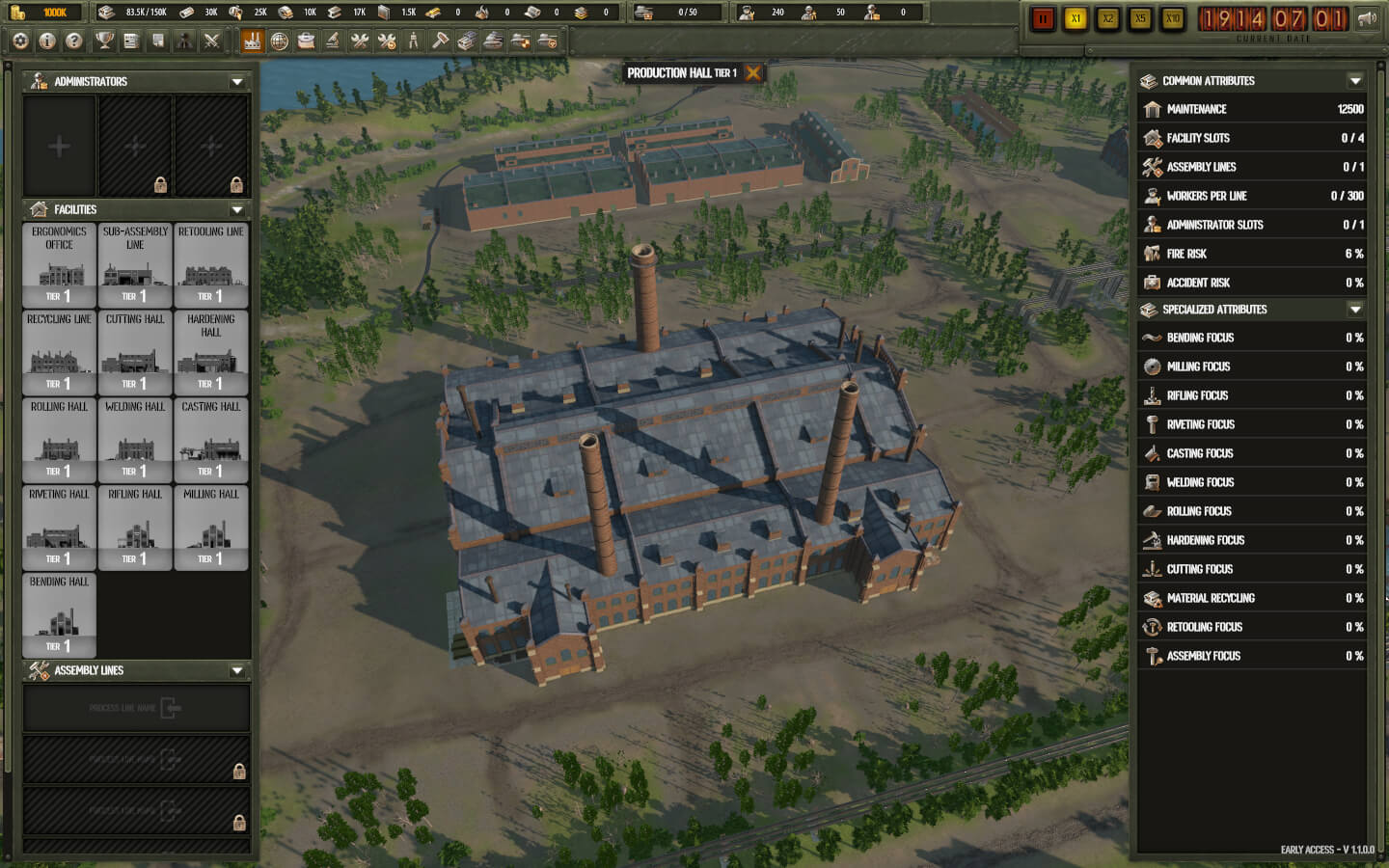
Task: Open the briefcase contracts icon
Action: 306,41
